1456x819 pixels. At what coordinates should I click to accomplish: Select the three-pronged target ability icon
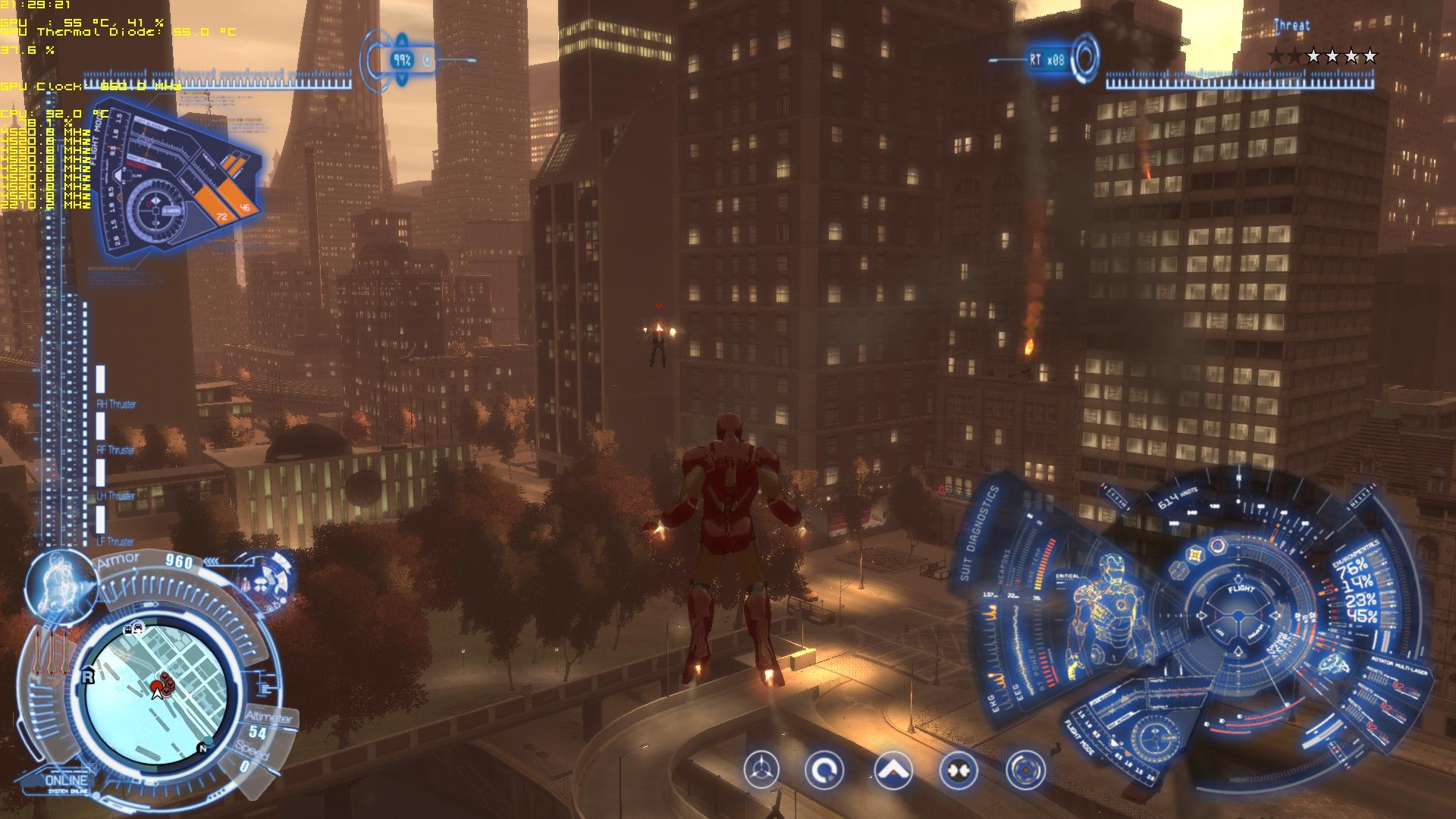[761, 770]
